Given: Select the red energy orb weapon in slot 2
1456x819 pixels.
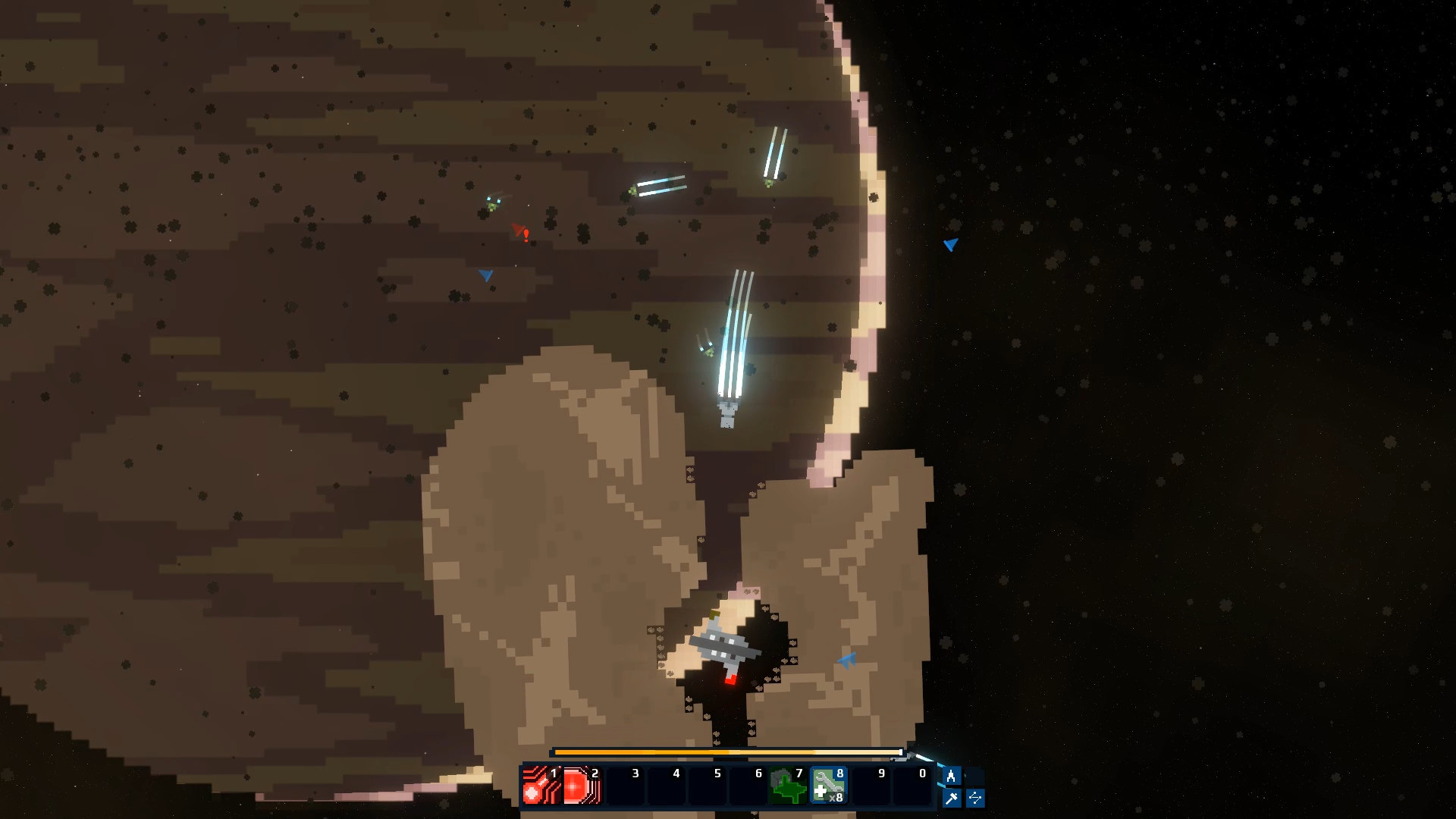Looking at the screenshot, I should (x=581, y=786).
